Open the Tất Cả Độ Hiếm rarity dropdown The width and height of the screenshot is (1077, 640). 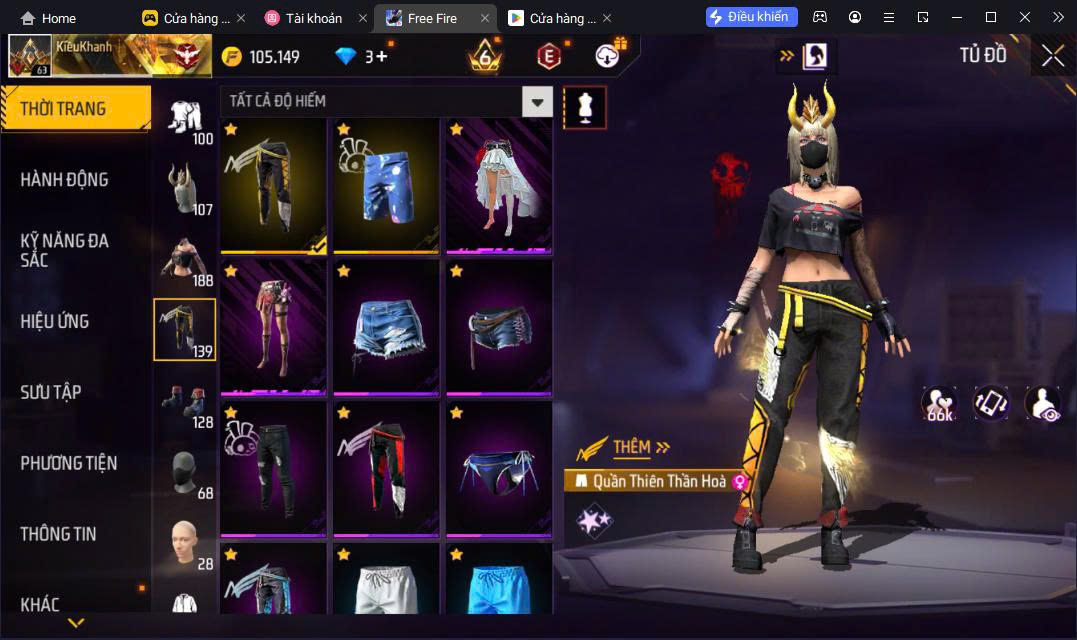pos(538,101)
